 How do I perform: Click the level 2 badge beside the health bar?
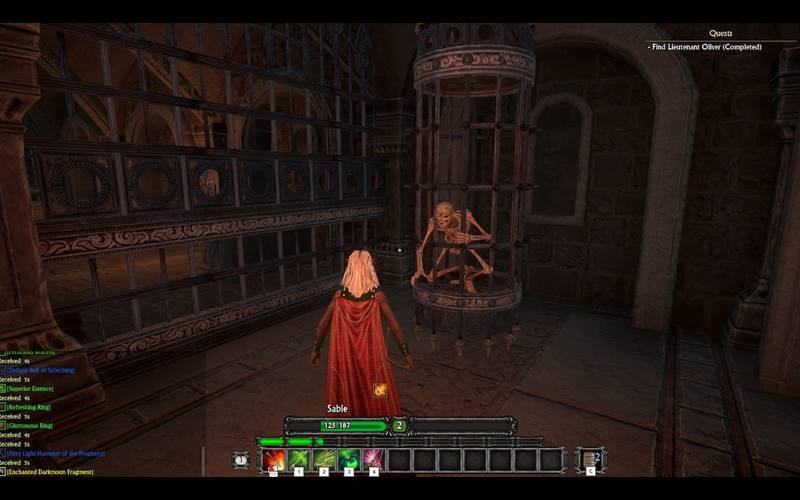point(399,425)
